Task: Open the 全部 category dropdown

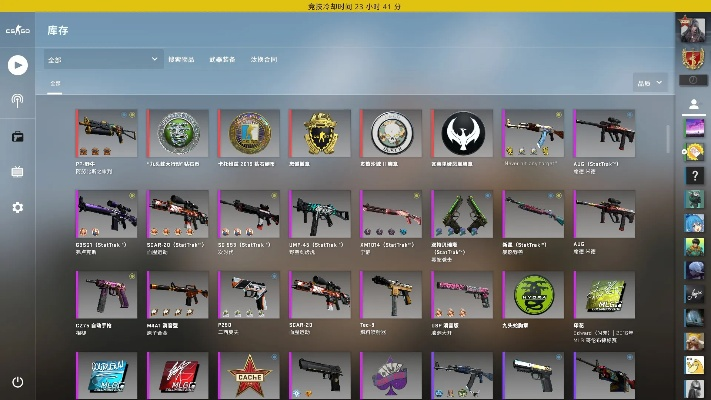Action: (104, 59)
